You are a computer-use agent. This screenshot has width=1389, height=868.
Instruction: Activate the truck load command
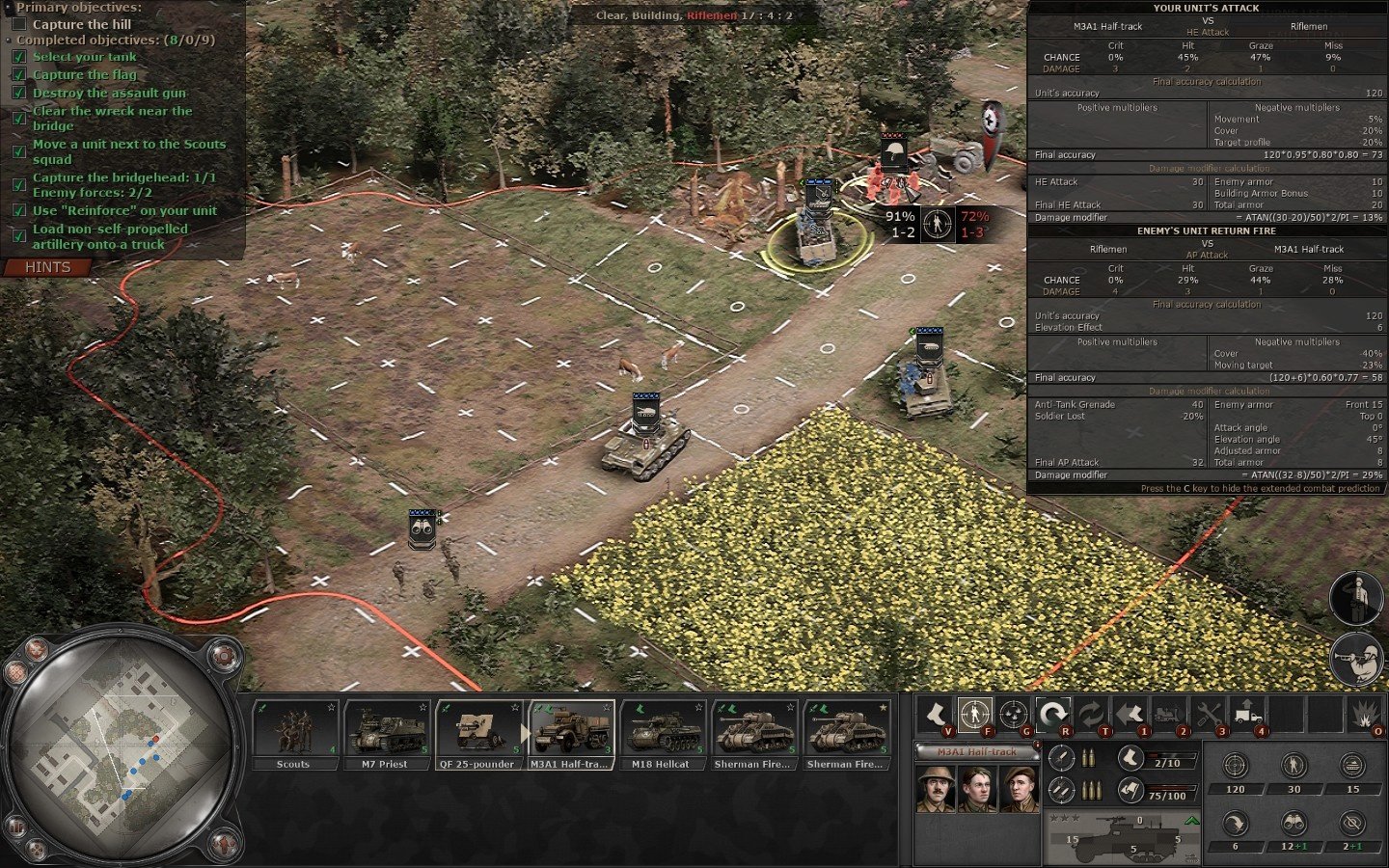click(x=1247, y=715)
